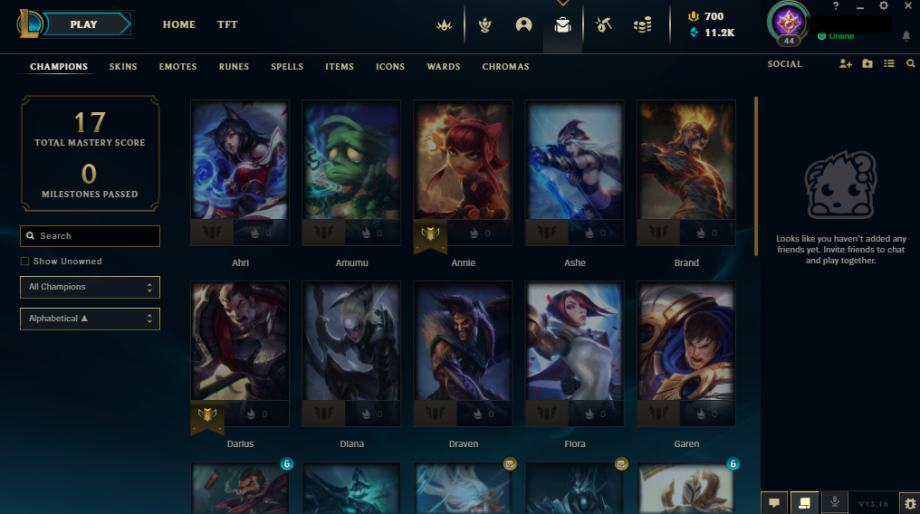
Task: Open the settings gear in the title bar
Action: pos(883,6)
